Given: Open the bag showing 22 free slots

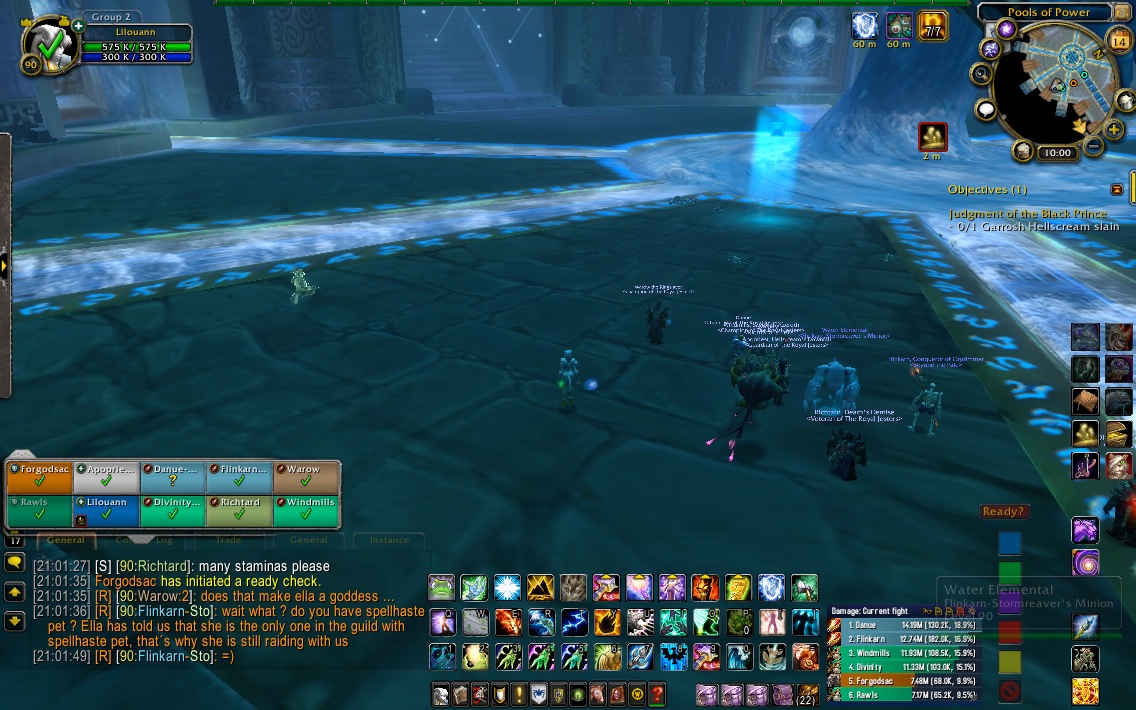Looking at the screenshot, I should tap(805, 695).
